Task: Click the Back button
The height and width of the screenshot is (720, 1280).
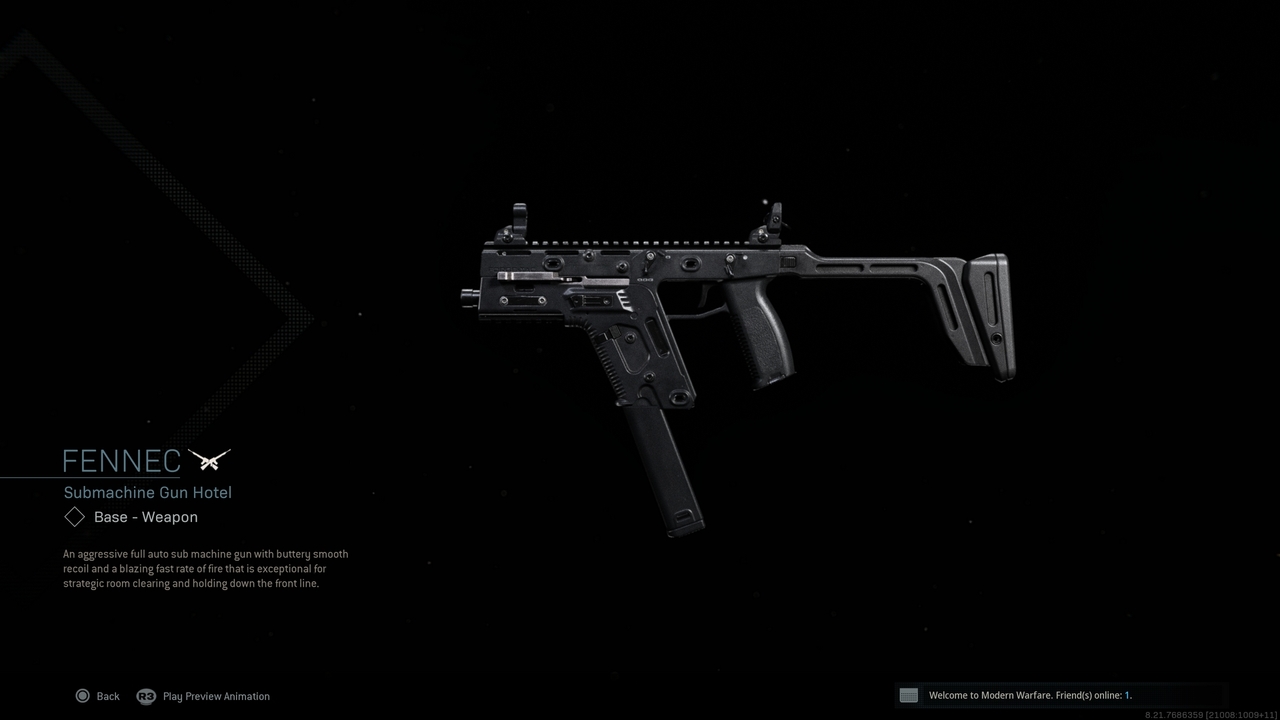Action: [x=107, y=696]
